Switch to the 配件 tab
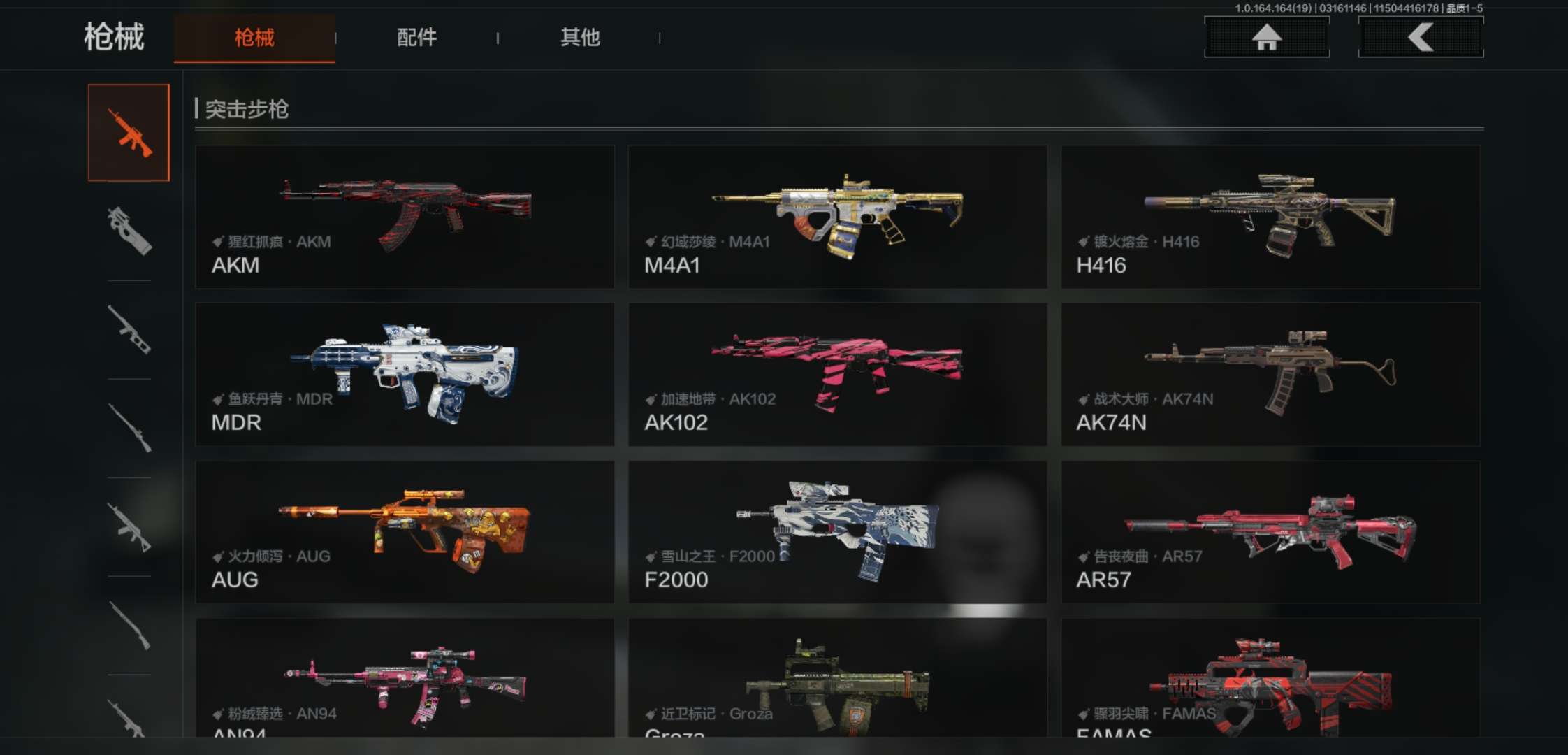 pos(416,38)
